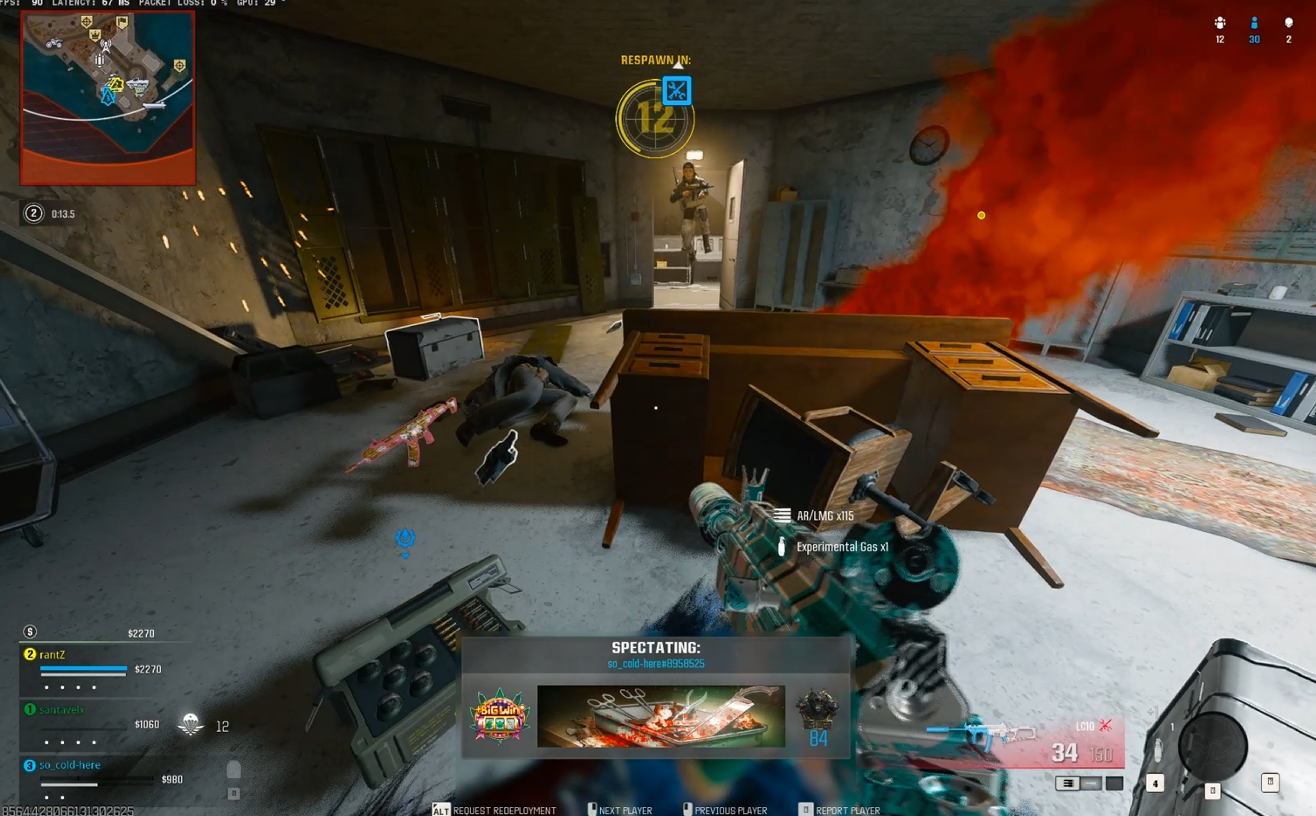1316x816 pixels.
Task: Click the spectated player's calling card banner
Action: [x=660, y=716]
